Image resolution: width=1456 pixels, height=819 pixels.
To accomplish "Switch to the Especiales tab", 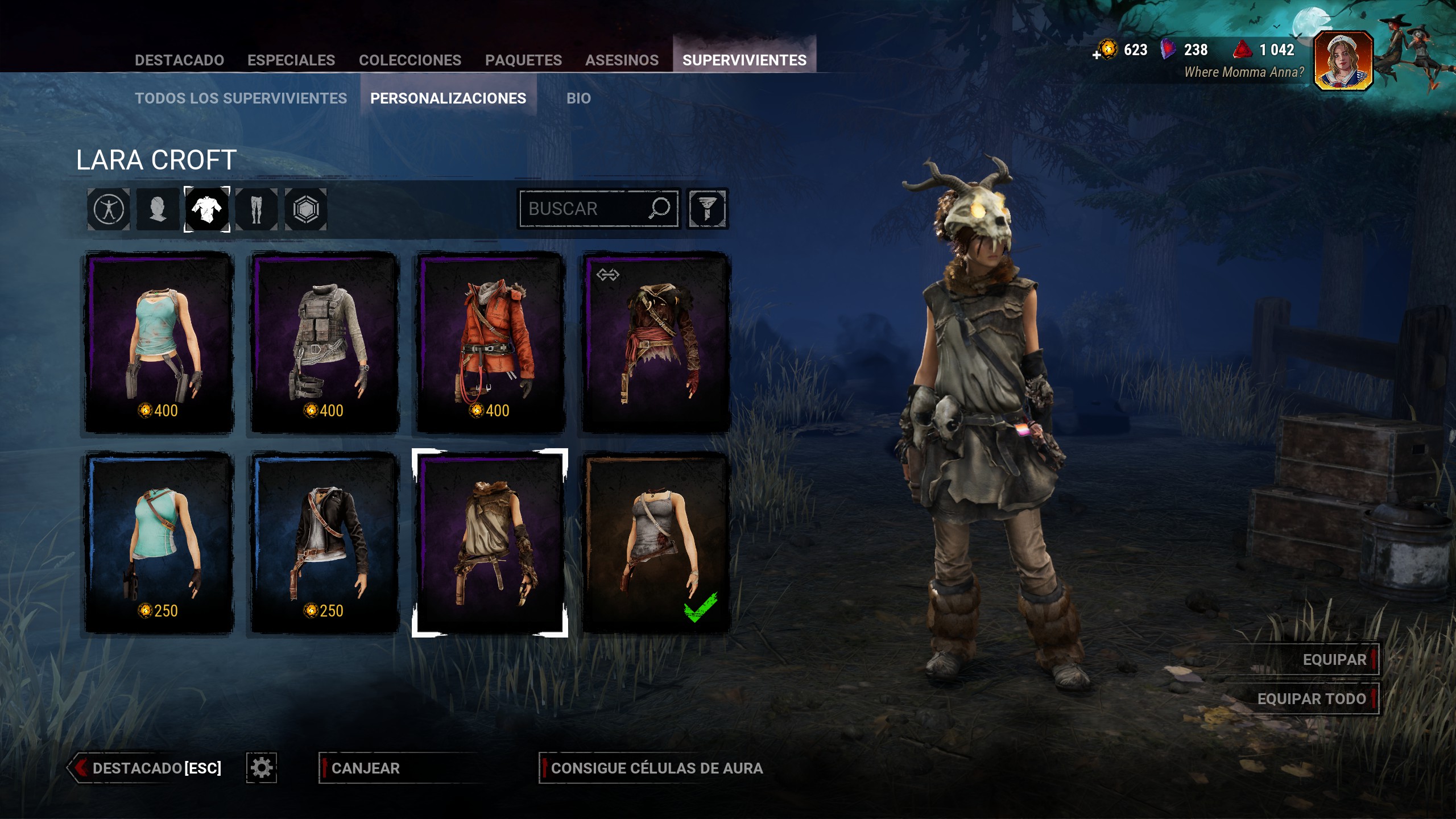I will (x=291, y=60).
